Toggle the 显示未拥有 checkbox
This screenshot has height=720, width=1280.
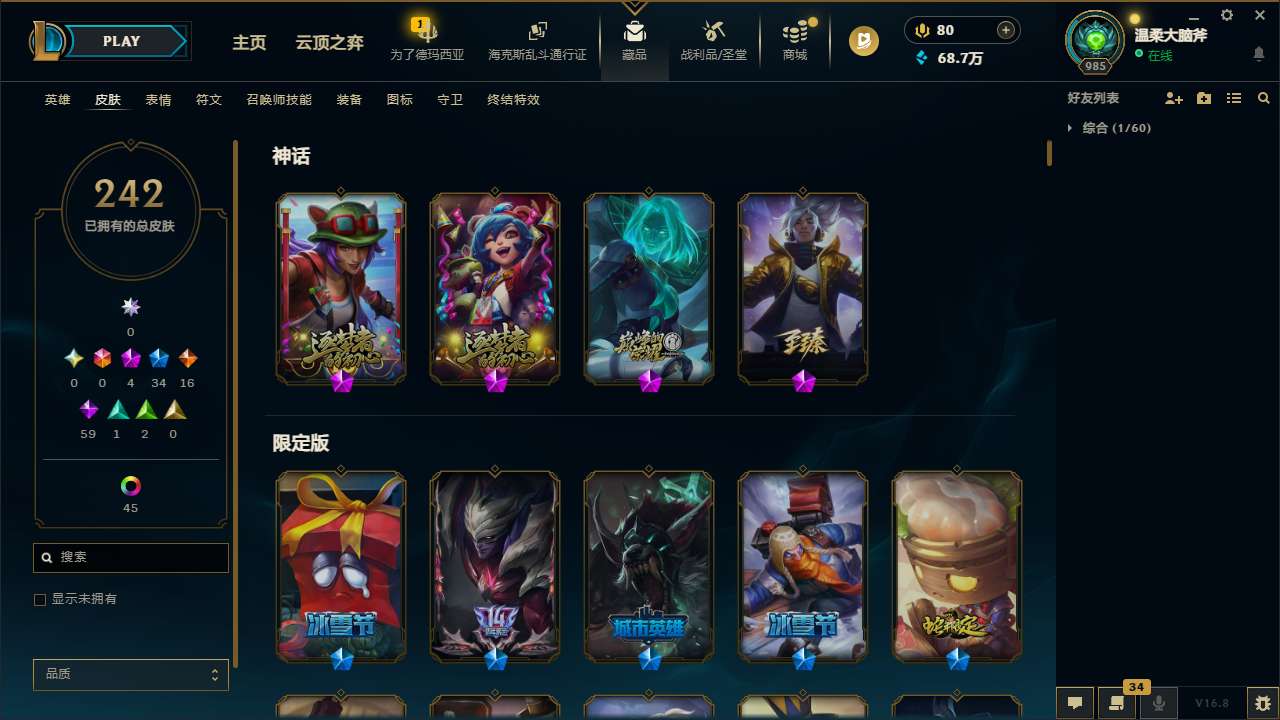[x=40, y=599]
